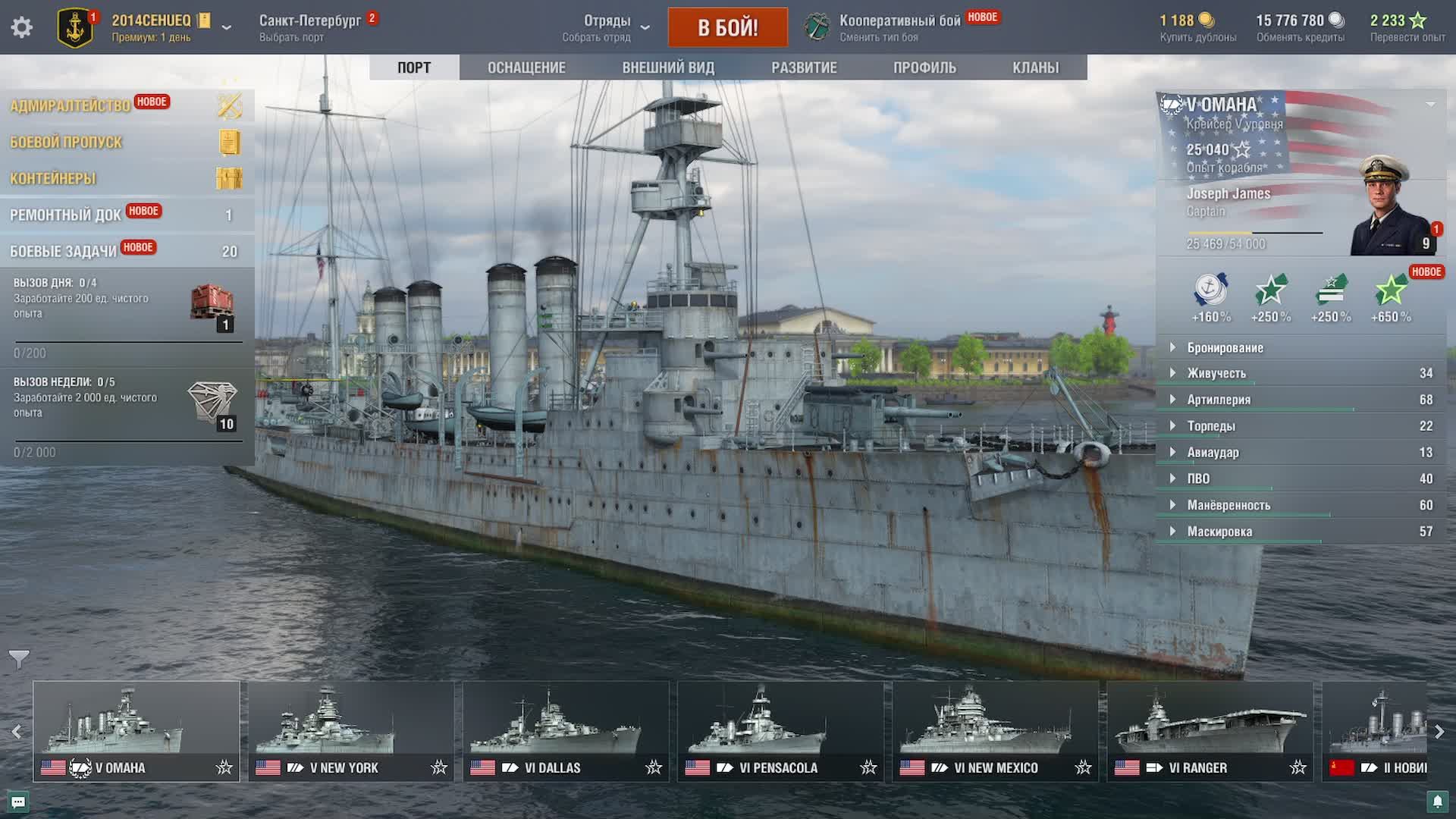Start the battle with В БОЙ! button
The height and width of the screenshot is (819, 1456).
pos(727,27)
